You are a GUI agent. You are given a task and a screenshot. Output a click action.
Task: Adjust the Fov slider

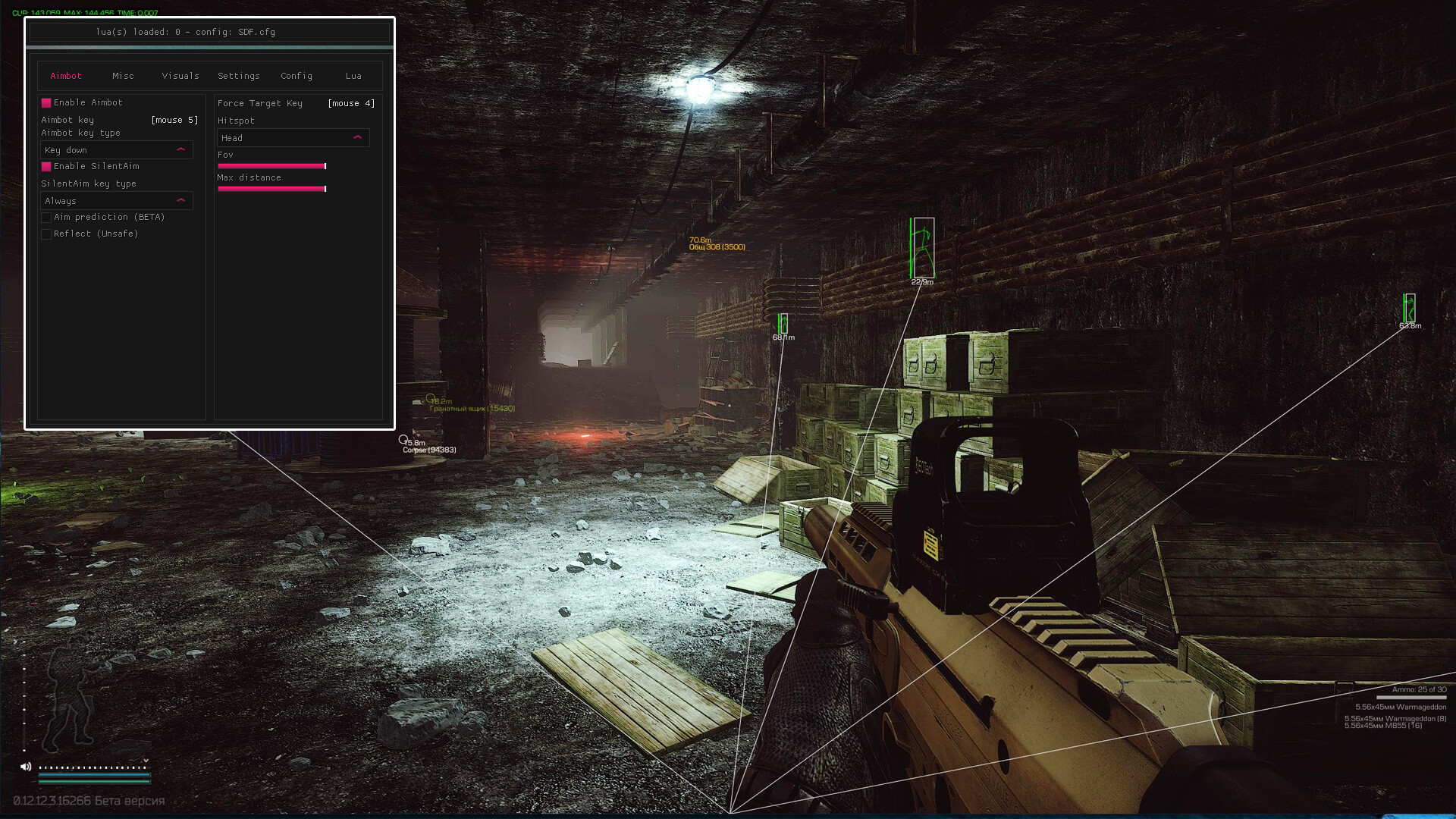(271, 166)
